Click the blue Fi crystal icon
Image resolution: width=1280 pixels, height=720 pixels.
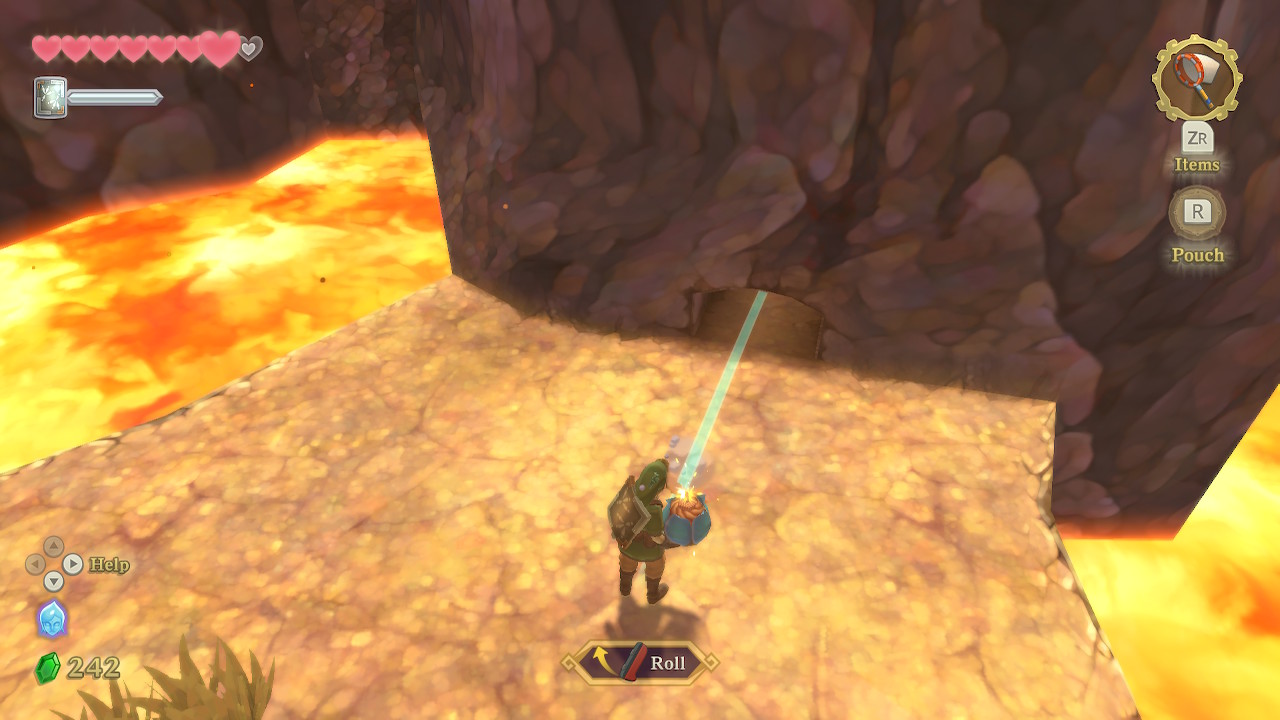click(52, 619)
